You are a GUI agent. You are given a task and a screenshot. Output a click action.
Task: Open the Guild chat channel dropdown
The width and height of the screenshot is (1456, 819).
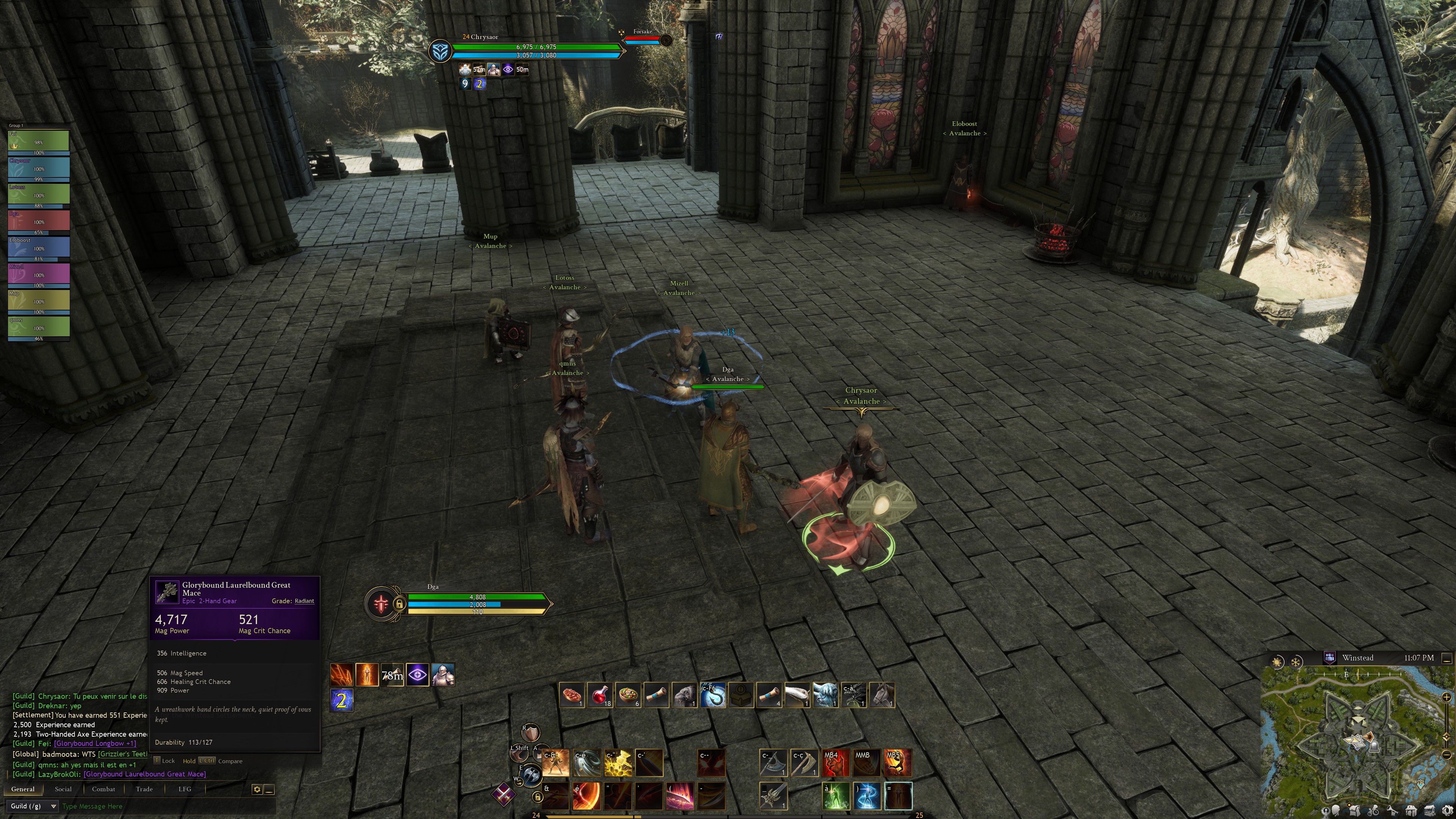33,806
